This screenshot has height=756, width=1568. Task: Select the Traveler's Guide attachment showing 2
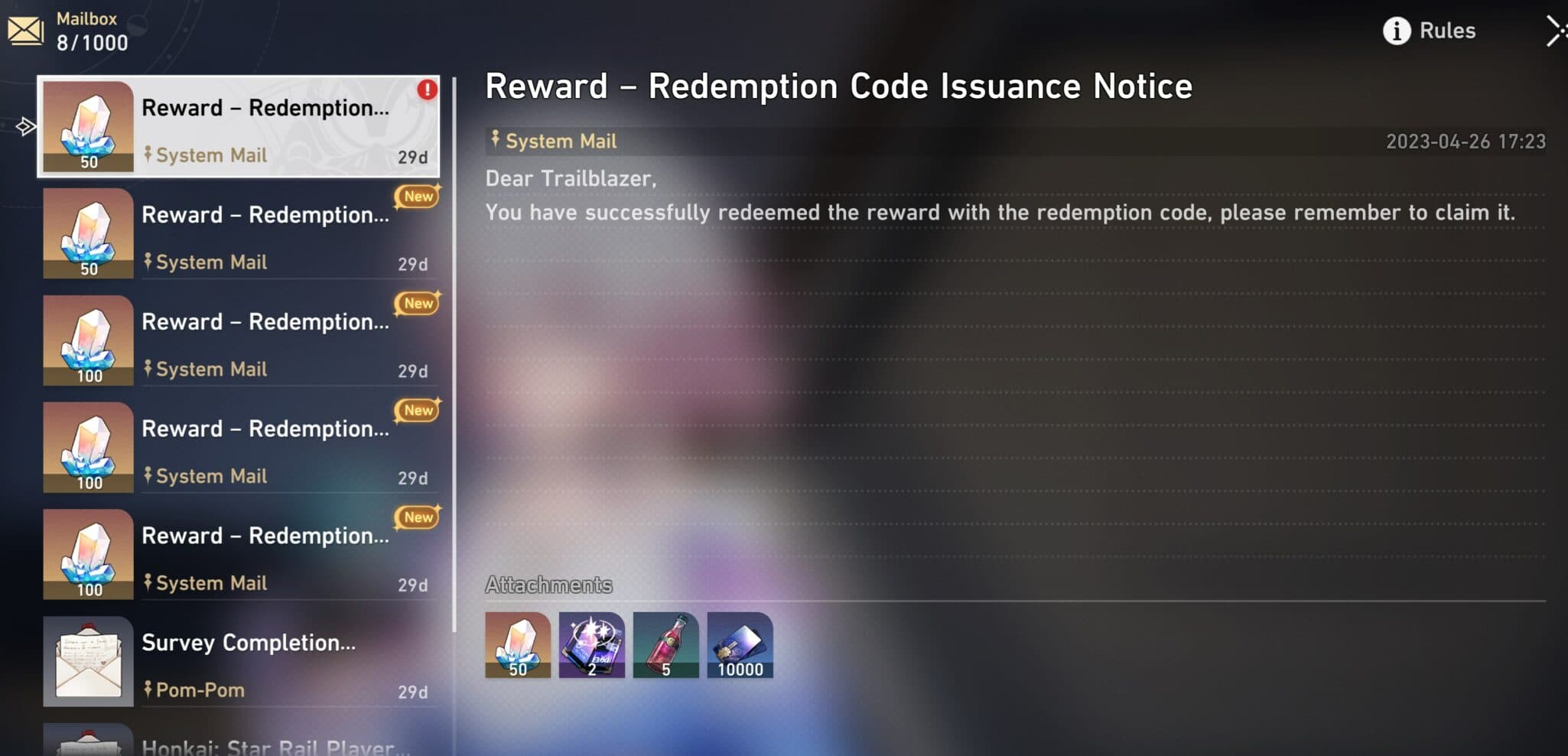pos(592,644)
